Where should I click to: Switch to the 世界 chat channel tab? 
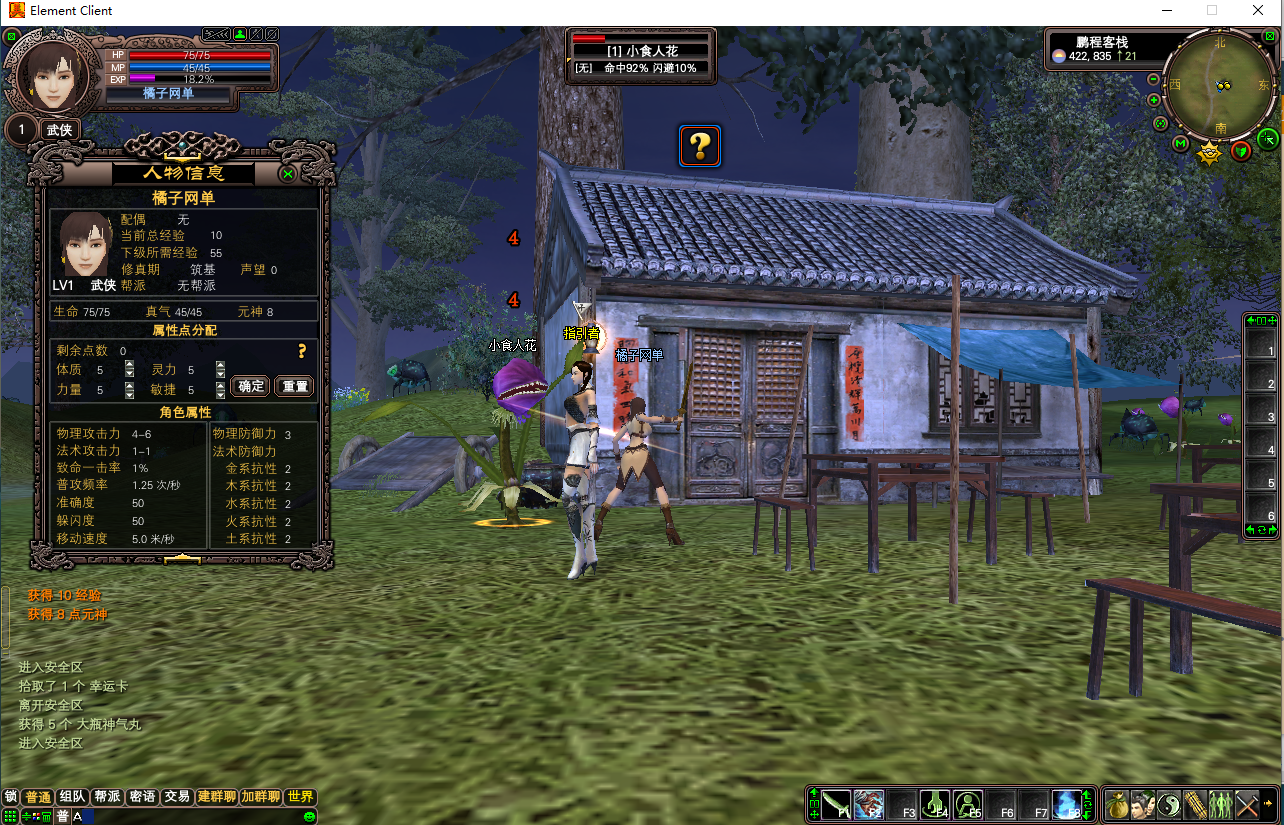tap(299, 796)
